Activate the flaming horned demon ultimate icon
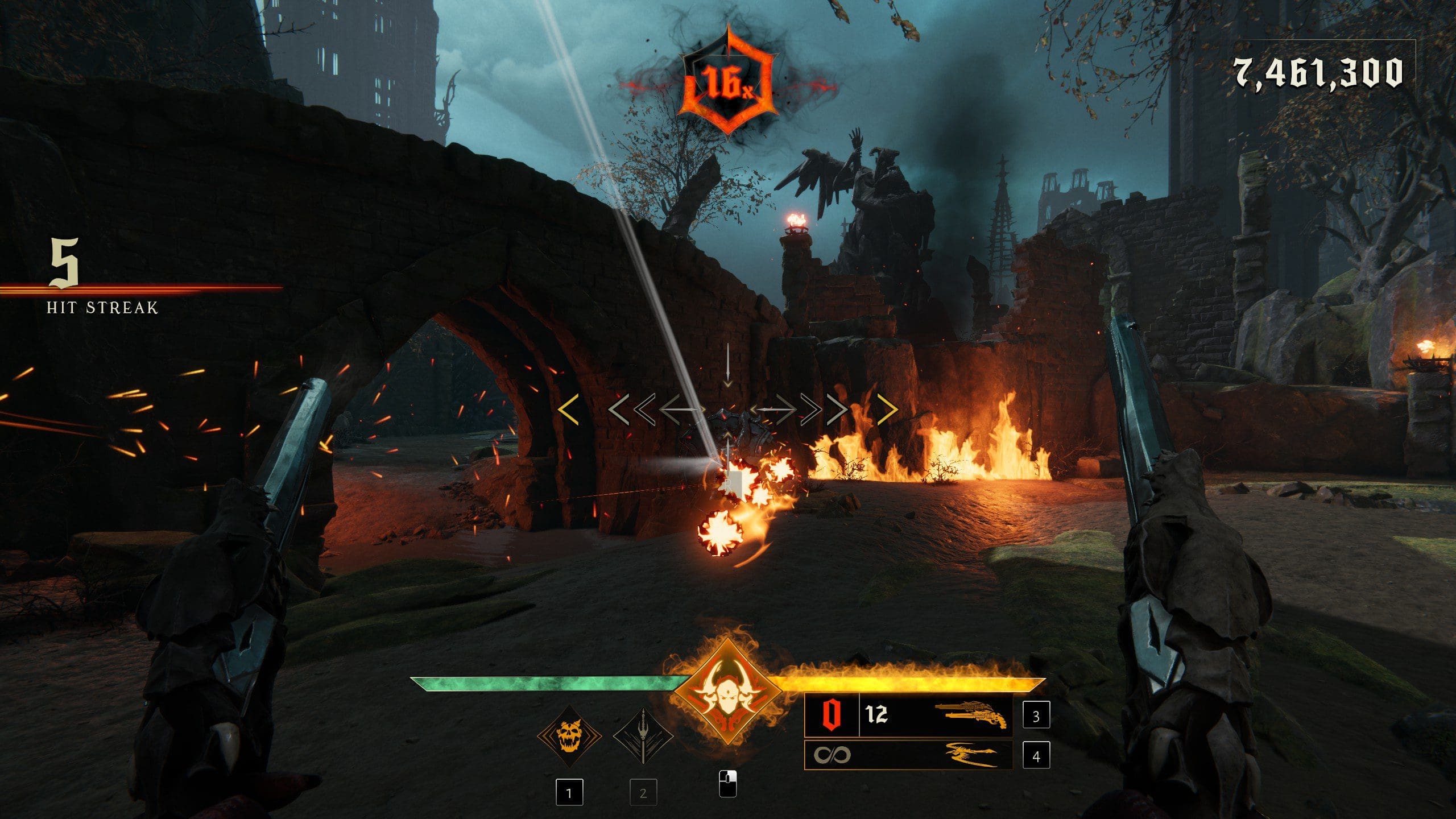This screenshot has width=1456, height=819. [x=728, y=694]
